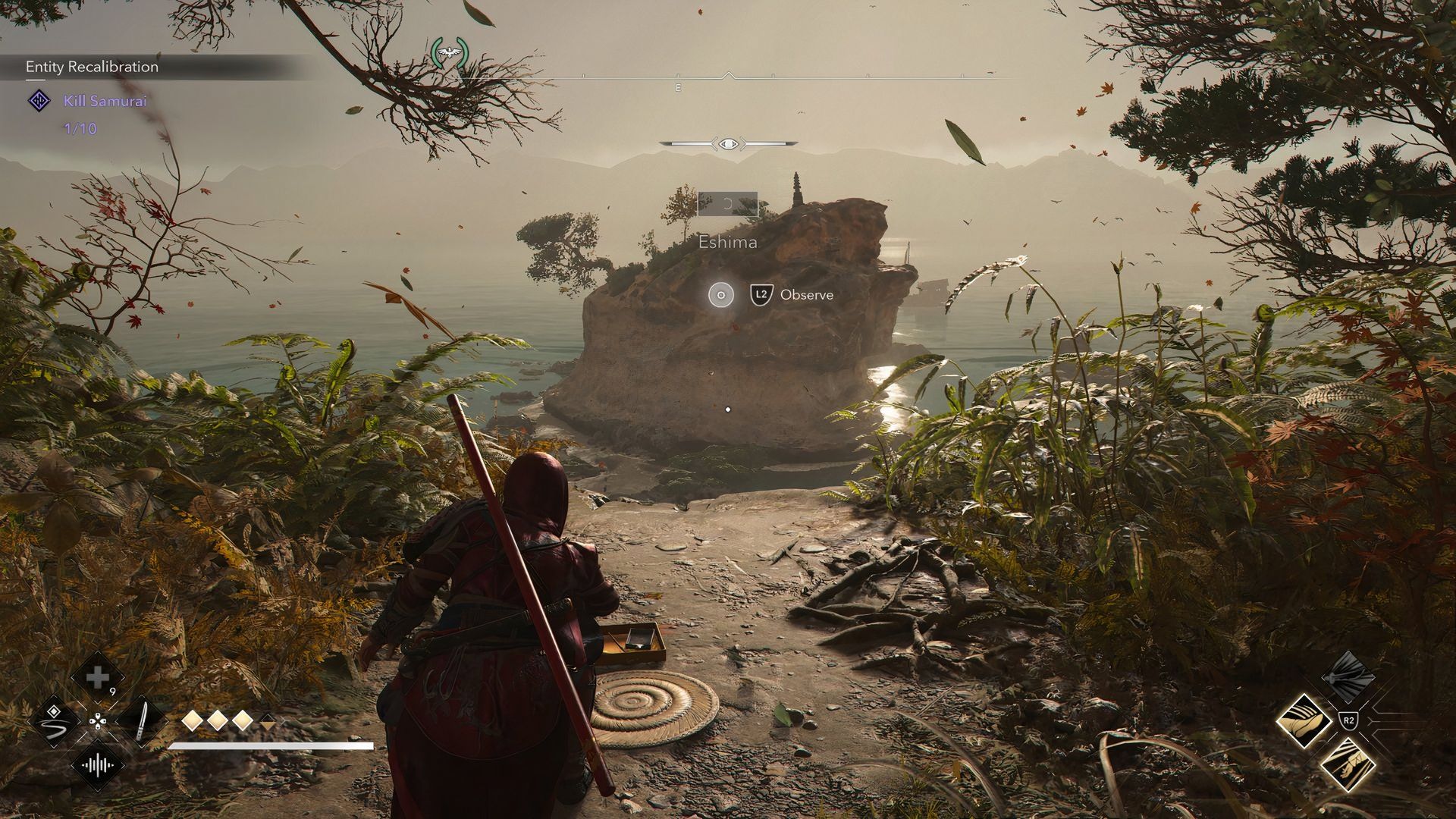Image resolution: width=1456 pixels, height=819 pixels.
Task: Click the eye detection indicator
Action: tap(728, 143)
